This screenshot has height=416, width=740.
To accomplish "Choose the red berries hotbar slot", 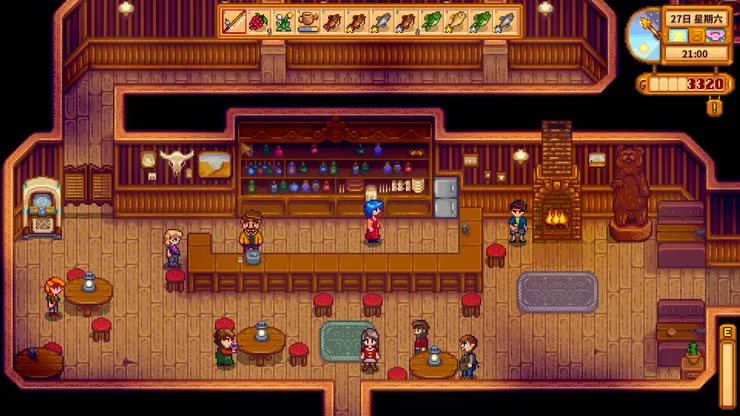I will click(x=259, y=21).
